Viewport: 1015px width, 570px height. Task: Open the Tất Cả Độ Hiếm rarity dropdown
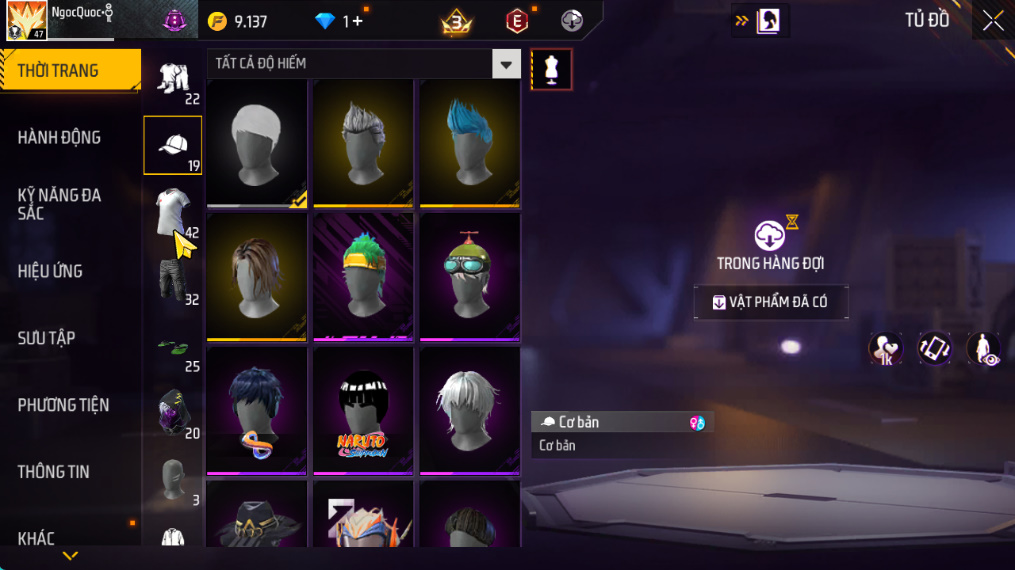506,64
